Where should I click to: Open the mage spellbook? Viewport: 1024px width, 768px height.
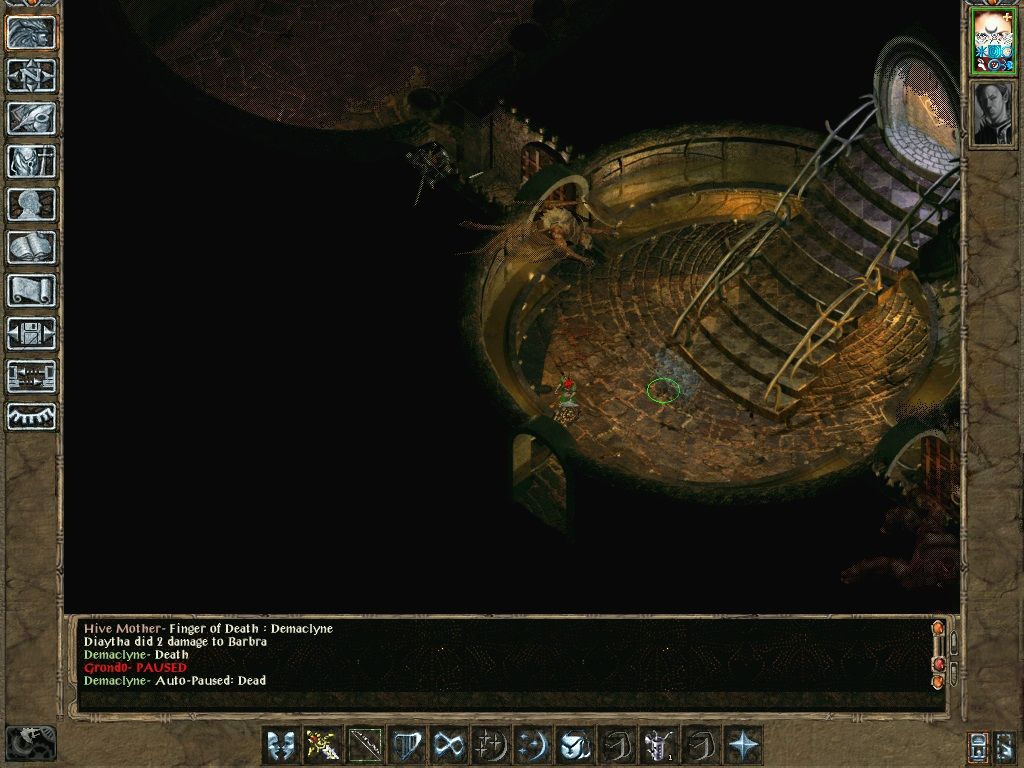32,247
